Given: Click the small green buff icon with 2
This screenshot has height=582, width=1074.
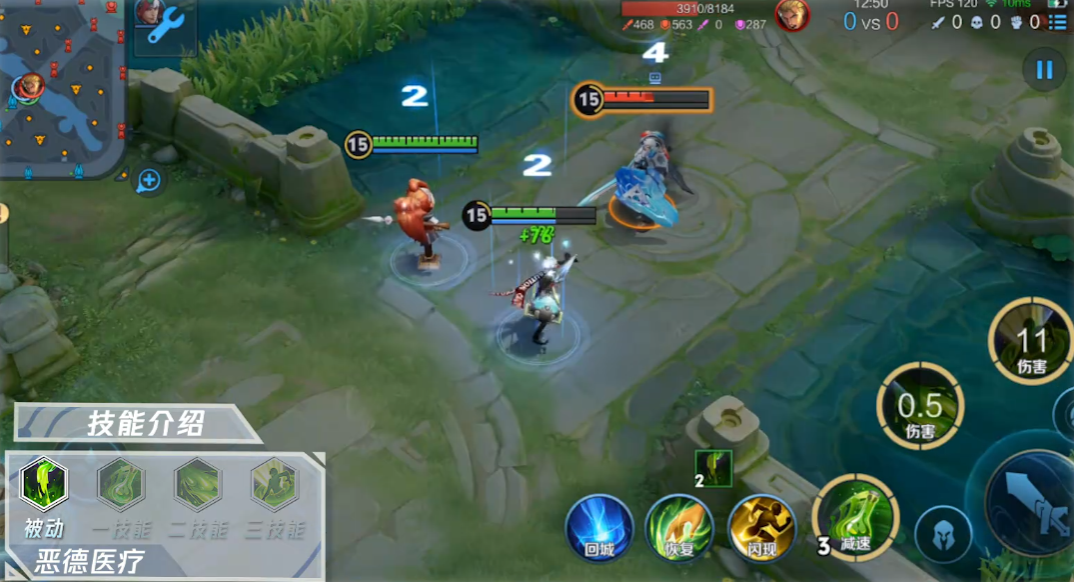Looking at the screenshot, I should [714, 468].
